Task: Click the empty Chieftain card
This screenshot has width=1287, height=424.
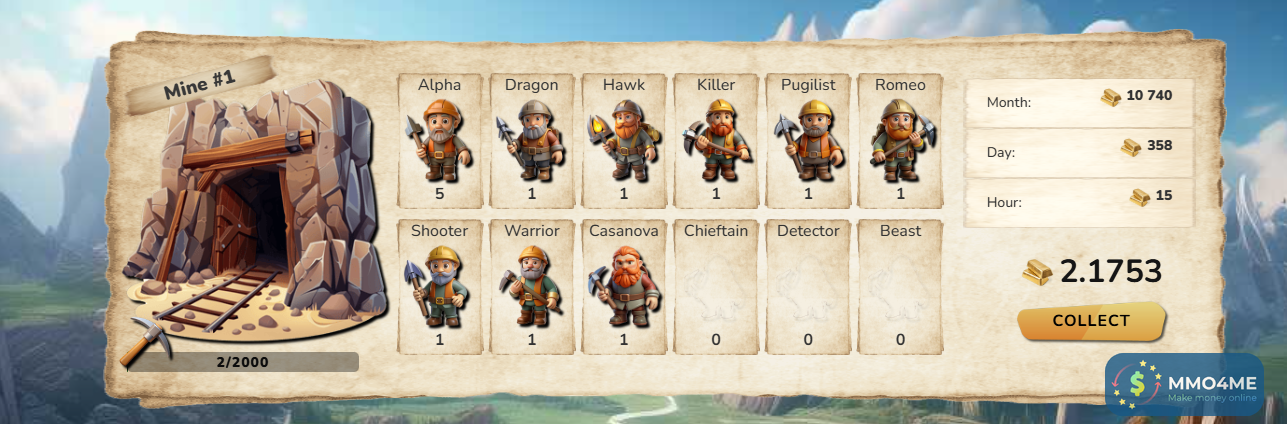Action: click(x=716, y=286)
